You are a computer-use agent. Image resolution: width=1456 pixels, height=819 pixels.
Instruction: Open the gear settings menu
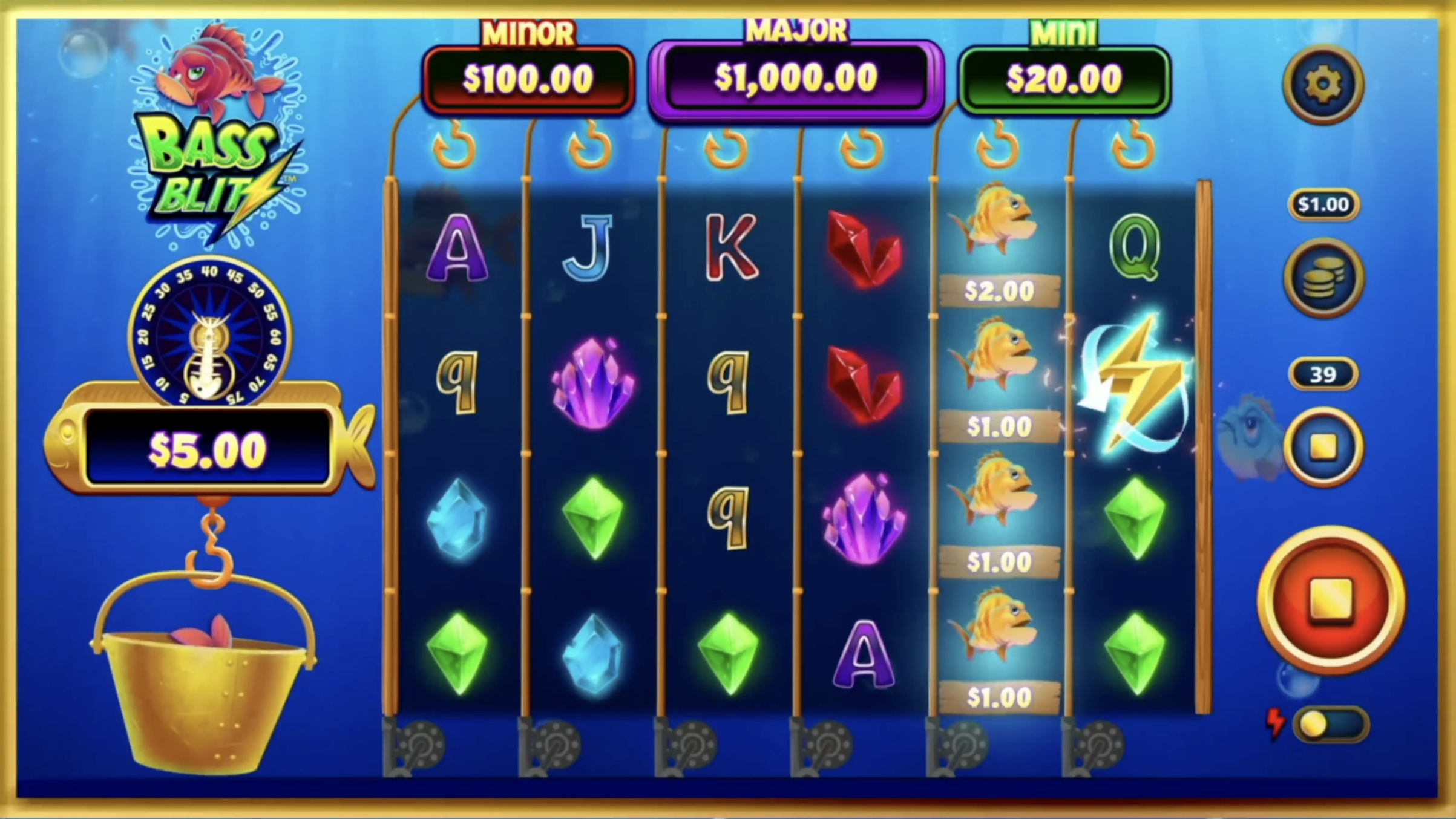point(1323,84)
